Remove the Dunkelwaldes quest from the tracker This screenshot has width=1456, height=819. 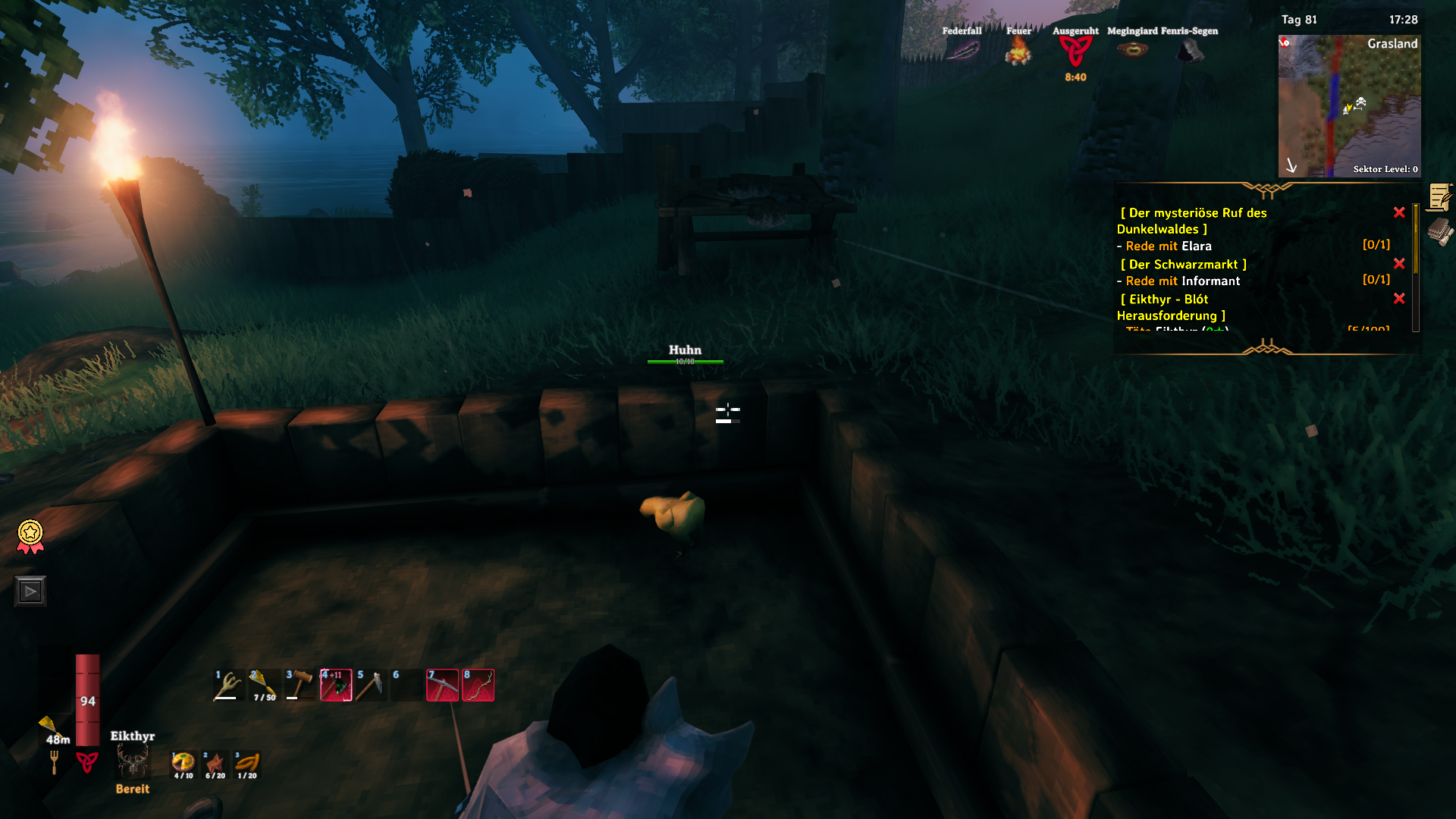click(x=1399, y=213)
